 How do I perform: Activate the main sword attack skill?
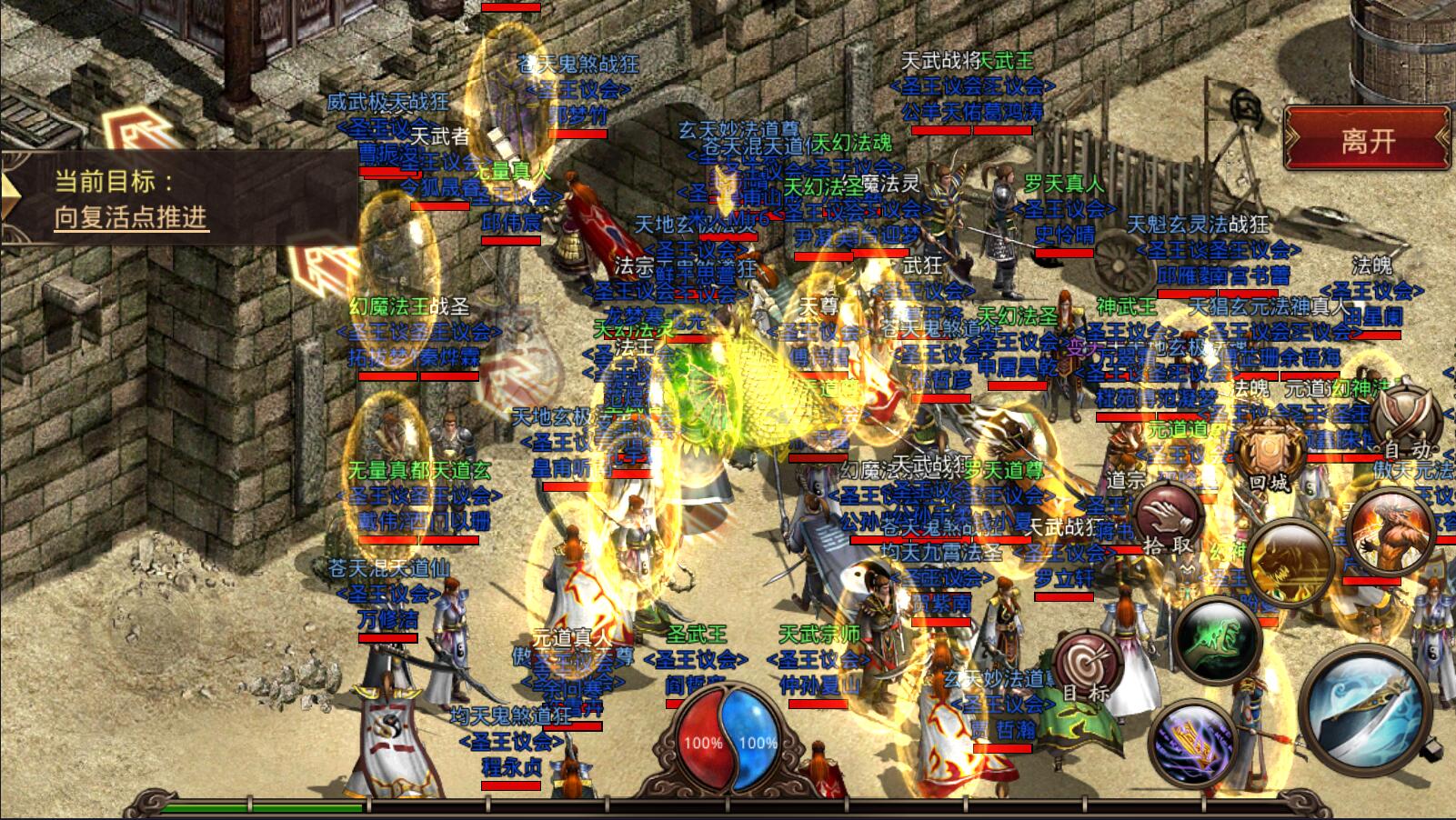pos(1364,709)
